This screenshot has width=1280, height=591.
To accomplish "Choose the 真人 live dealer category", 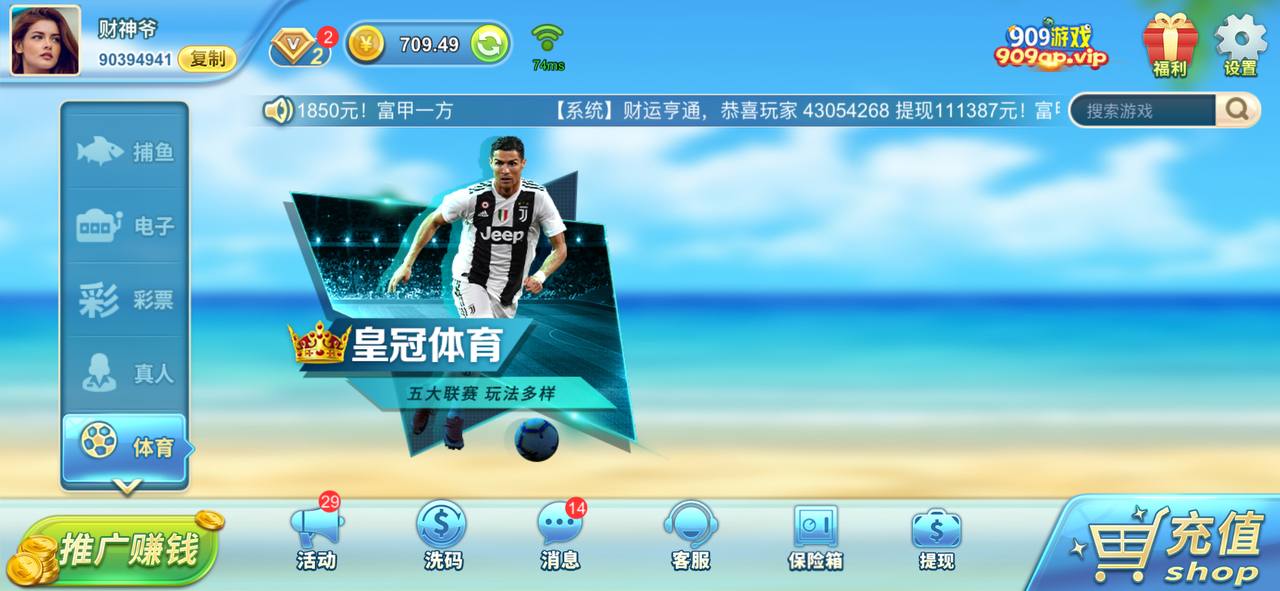I will [x=125, y=374].
